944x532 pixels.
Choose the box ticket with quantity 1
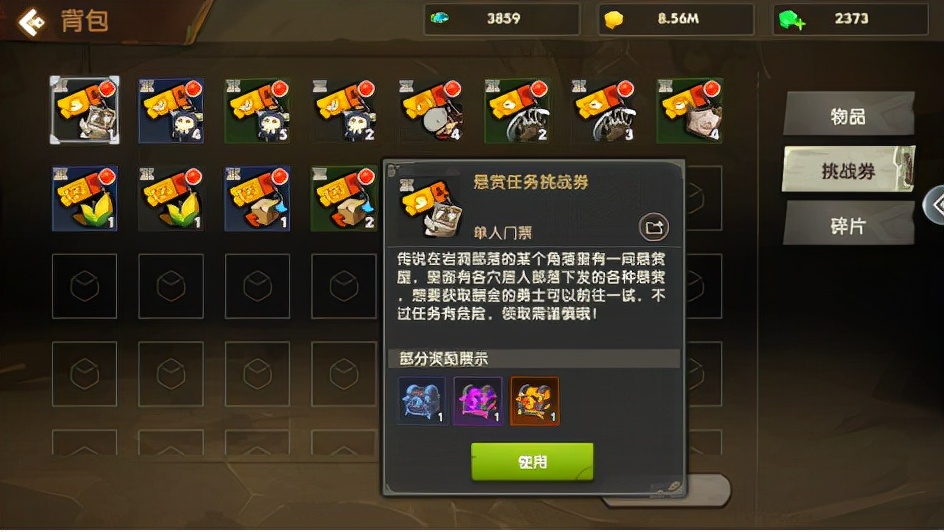(257, 198)
